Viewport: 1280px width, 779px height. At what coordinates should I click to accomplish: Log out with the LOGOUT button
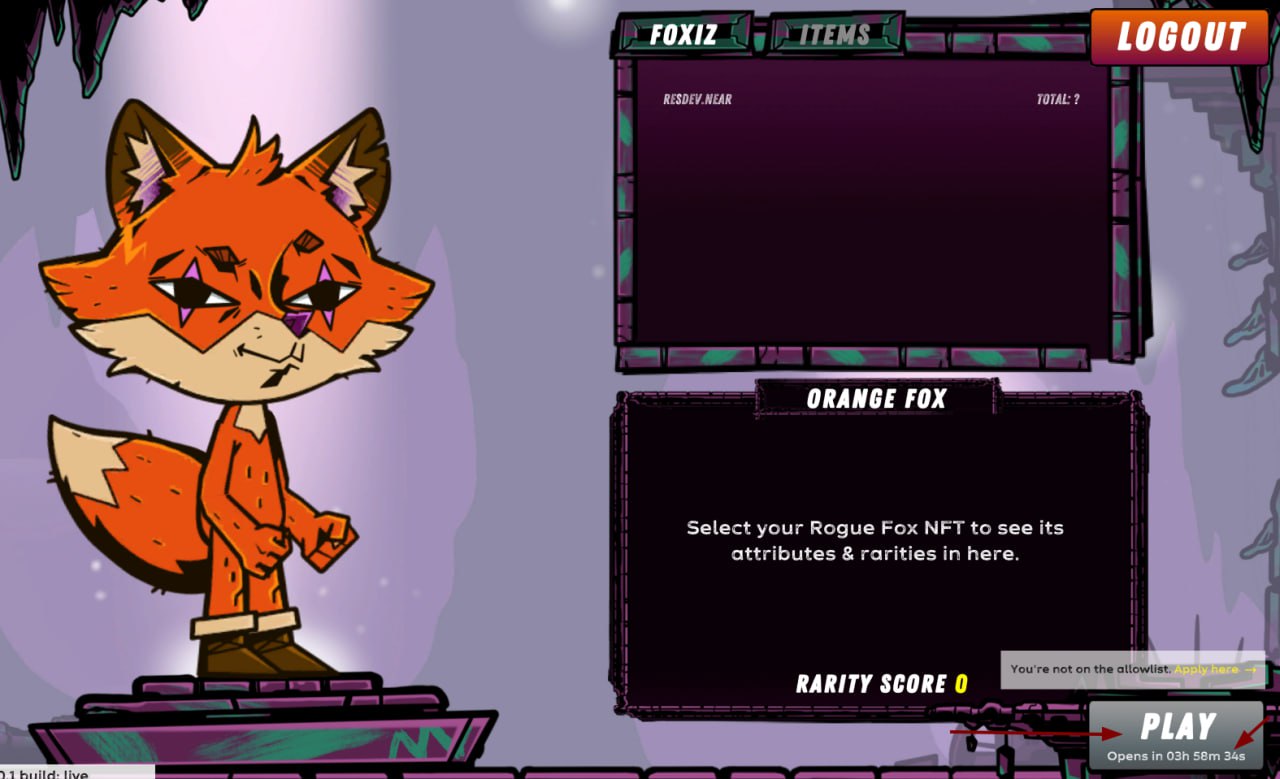pyautogui.click(x=1180, y=37)
